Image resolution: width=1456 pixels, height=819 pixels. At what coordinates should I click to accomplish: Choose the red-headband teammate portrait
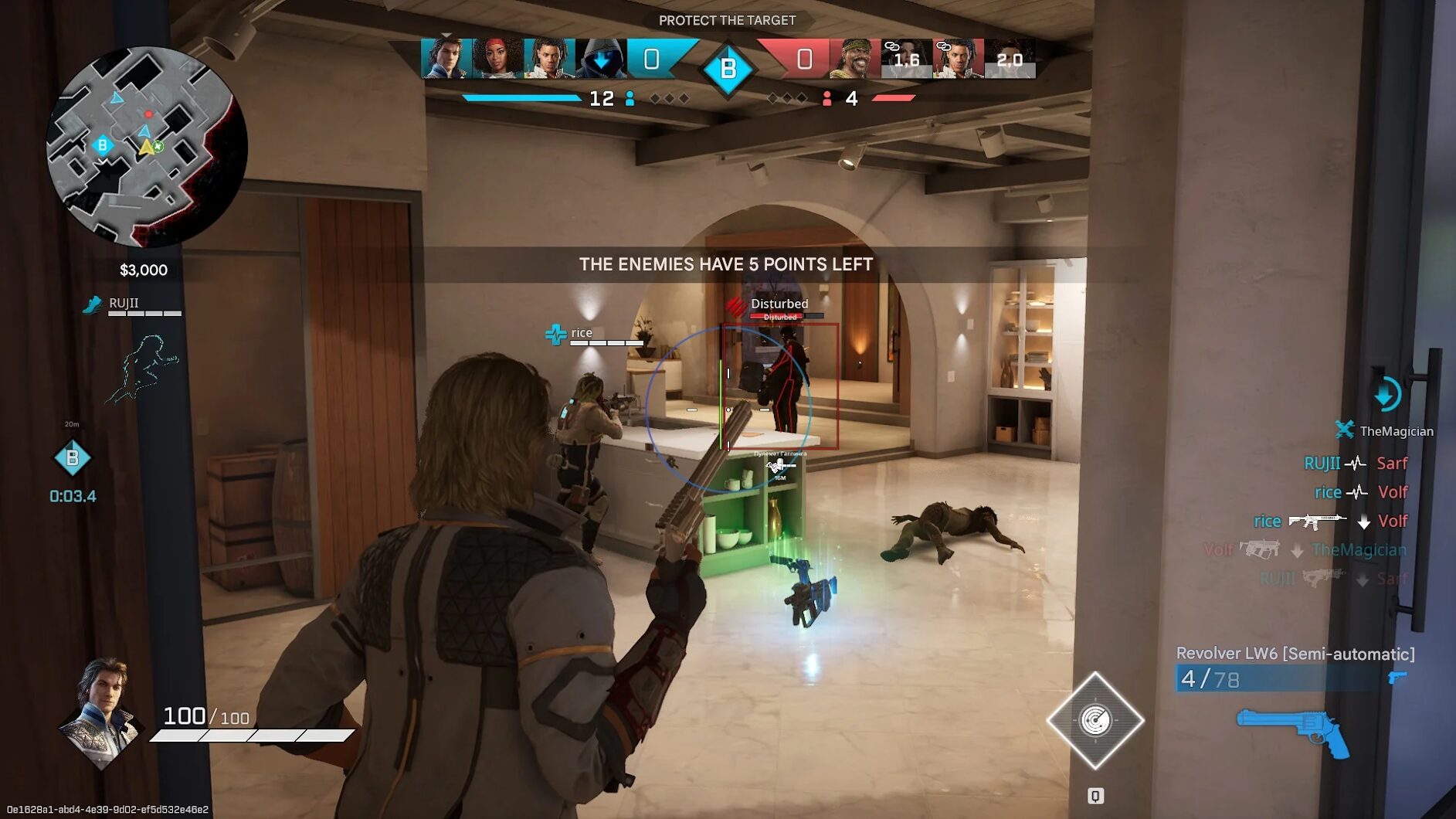498,59
